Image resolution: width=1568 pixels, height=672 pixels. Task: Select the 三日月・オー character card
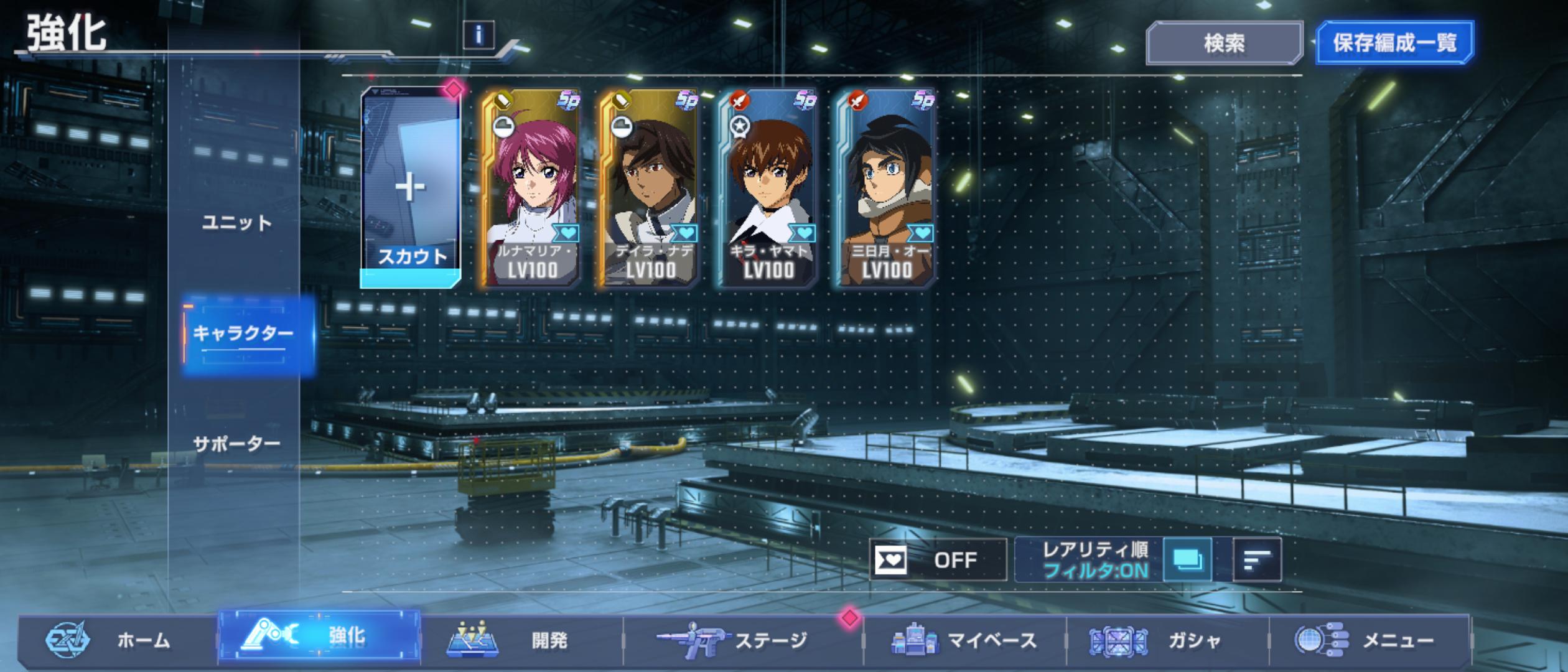click(885, 188)
